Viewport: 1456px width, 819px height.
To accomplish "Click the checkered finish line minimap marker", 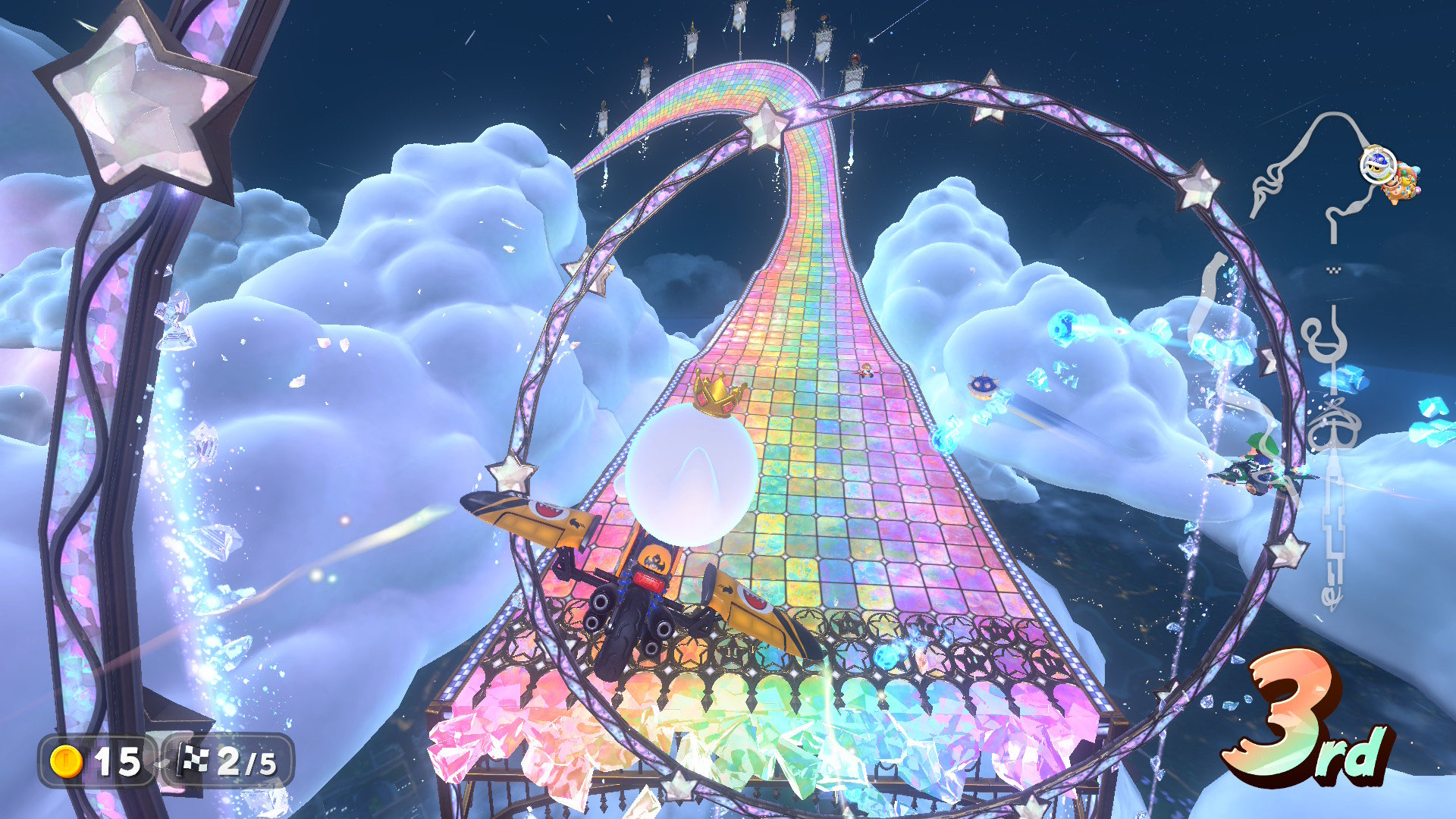I will 1332,269.
